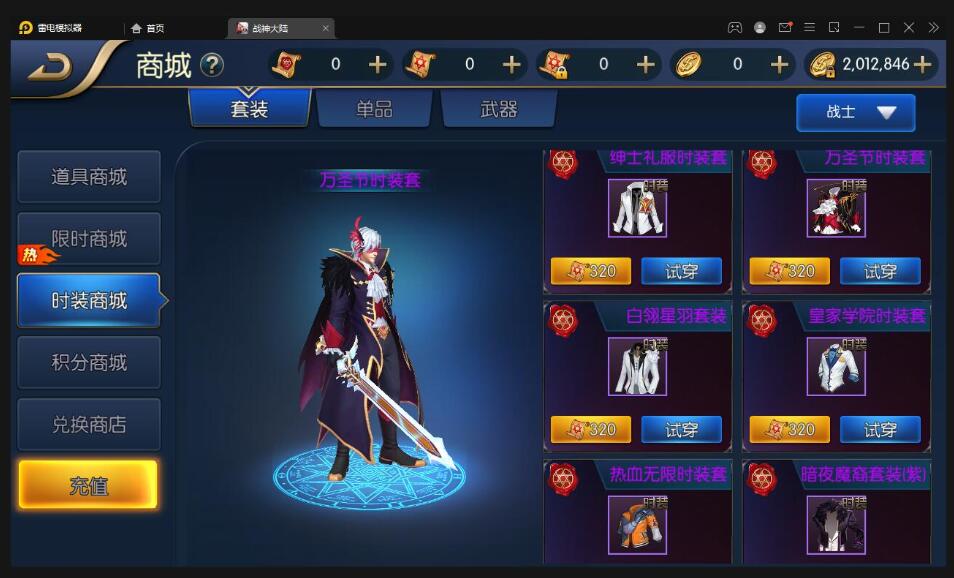Viewport: 954px width, 578px height.
Task: Buy 万圣节时装套 for 320
Action: click(789, 271)
